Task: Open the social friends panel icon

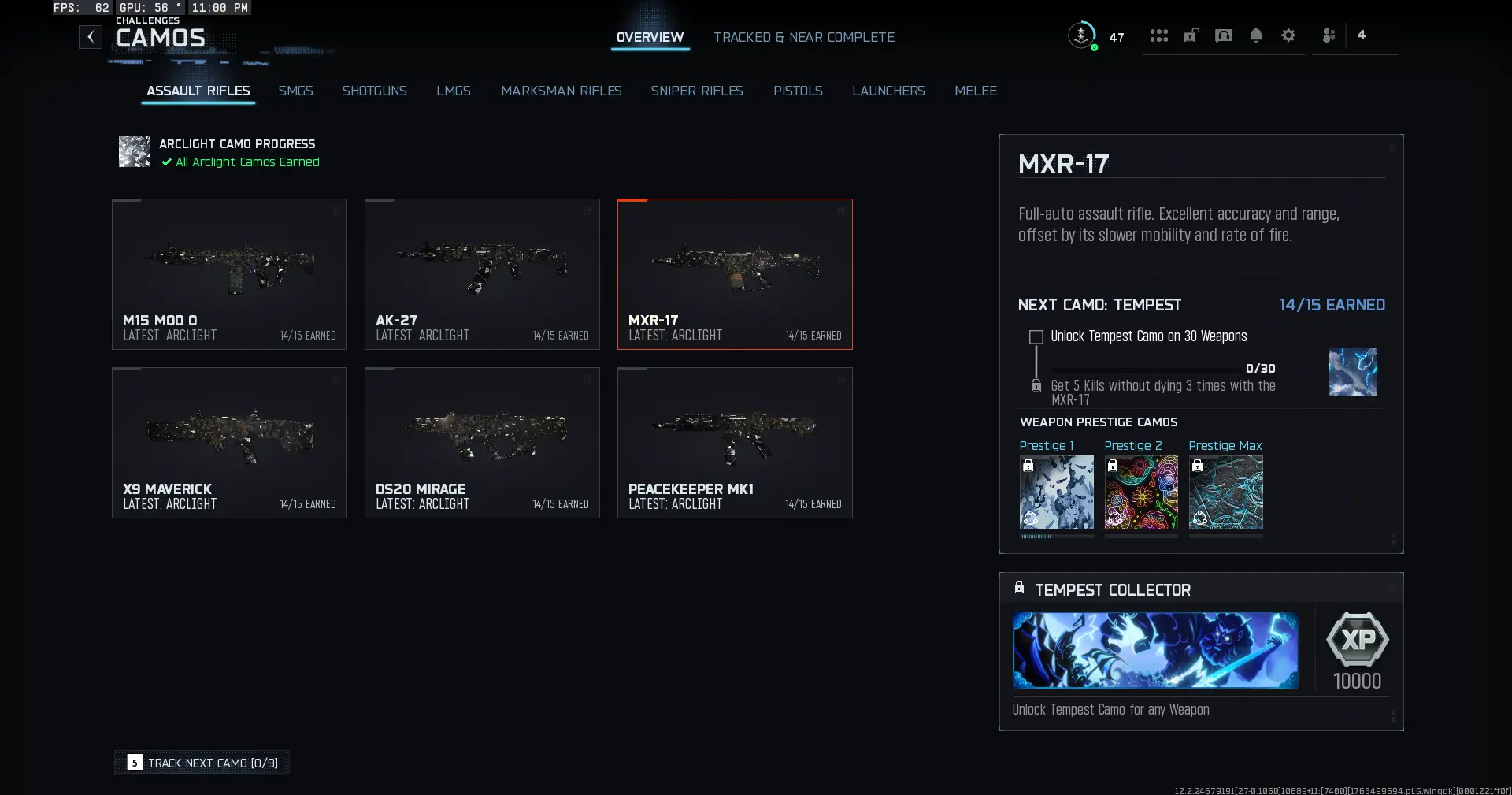Action: (1329, 35)
